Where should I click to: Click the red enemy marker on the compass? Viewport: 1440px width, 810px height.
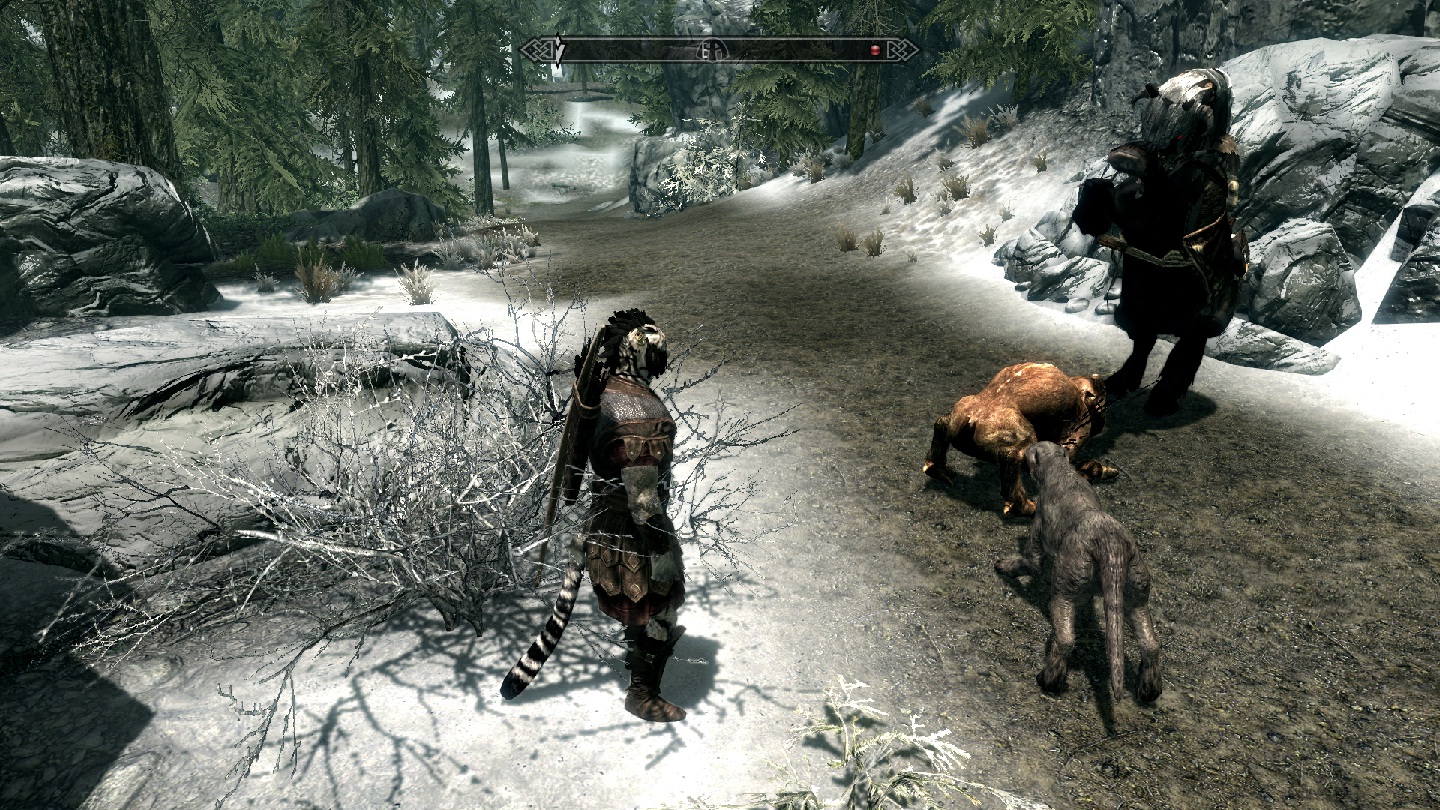pyautogui.click(x=875, y=50)
